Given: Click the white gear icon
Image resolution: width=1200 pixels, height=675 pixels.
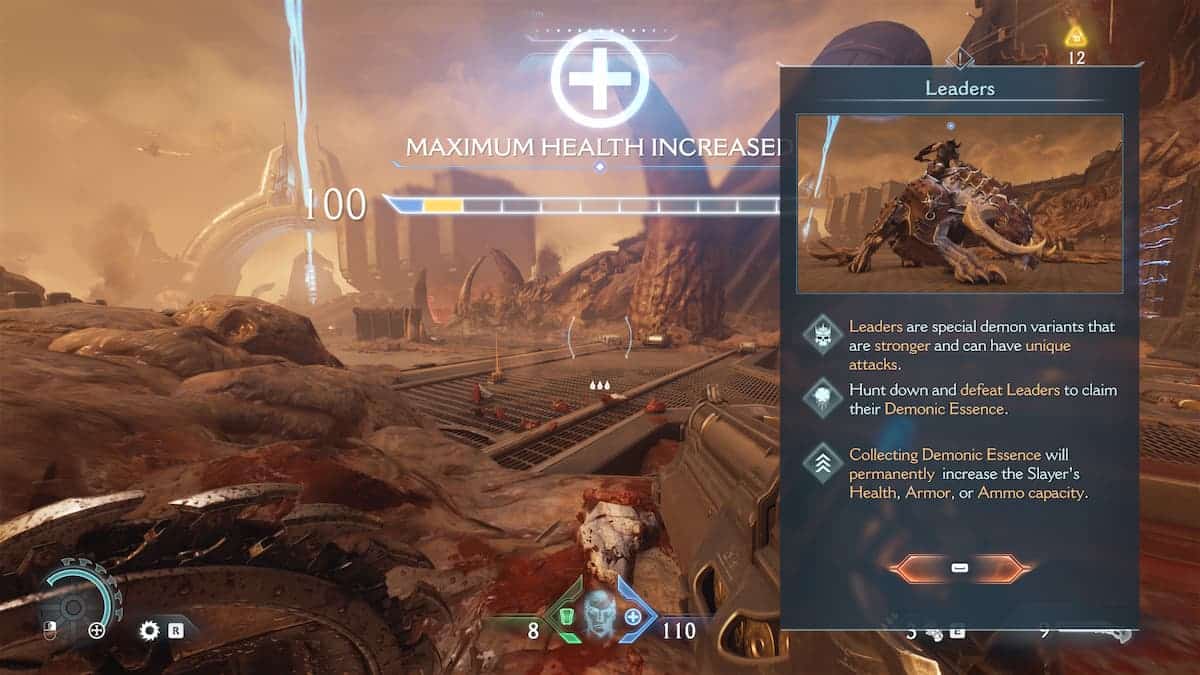Looking at the screenshot, I should coord(149,631).
